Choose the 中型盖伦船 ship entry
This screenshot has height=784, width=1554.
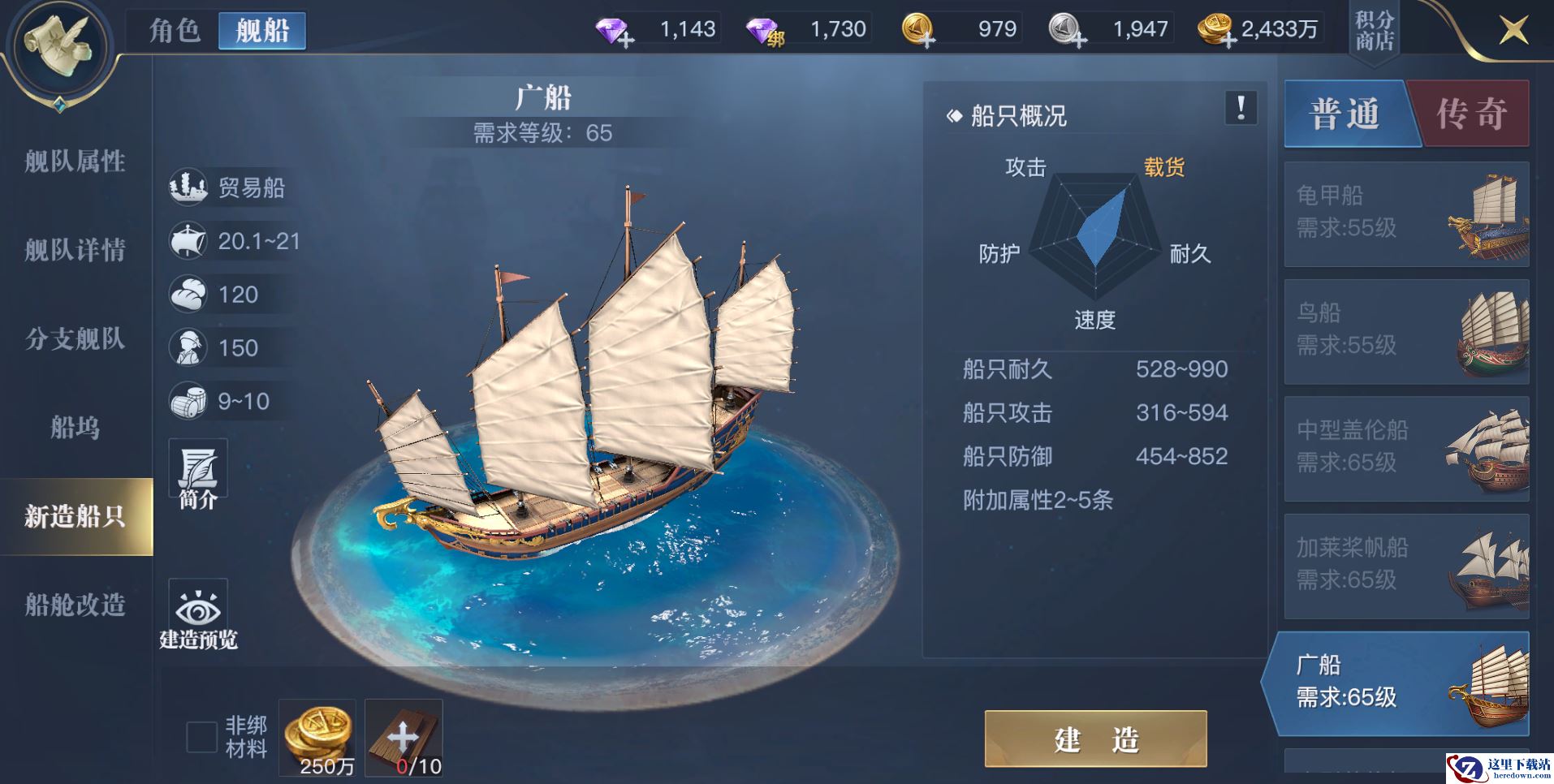coord(1406,449)
